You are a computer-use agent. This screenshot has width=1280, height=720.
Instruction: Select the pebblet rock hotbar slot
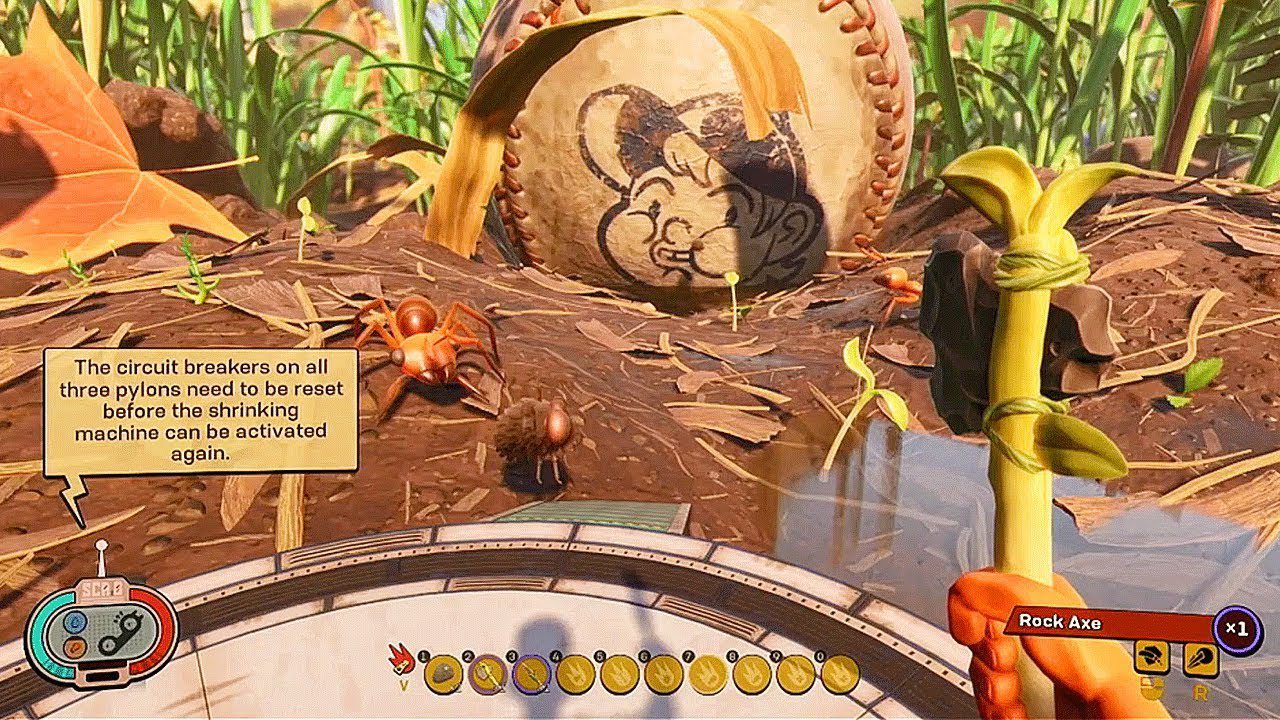click(443, 676)
